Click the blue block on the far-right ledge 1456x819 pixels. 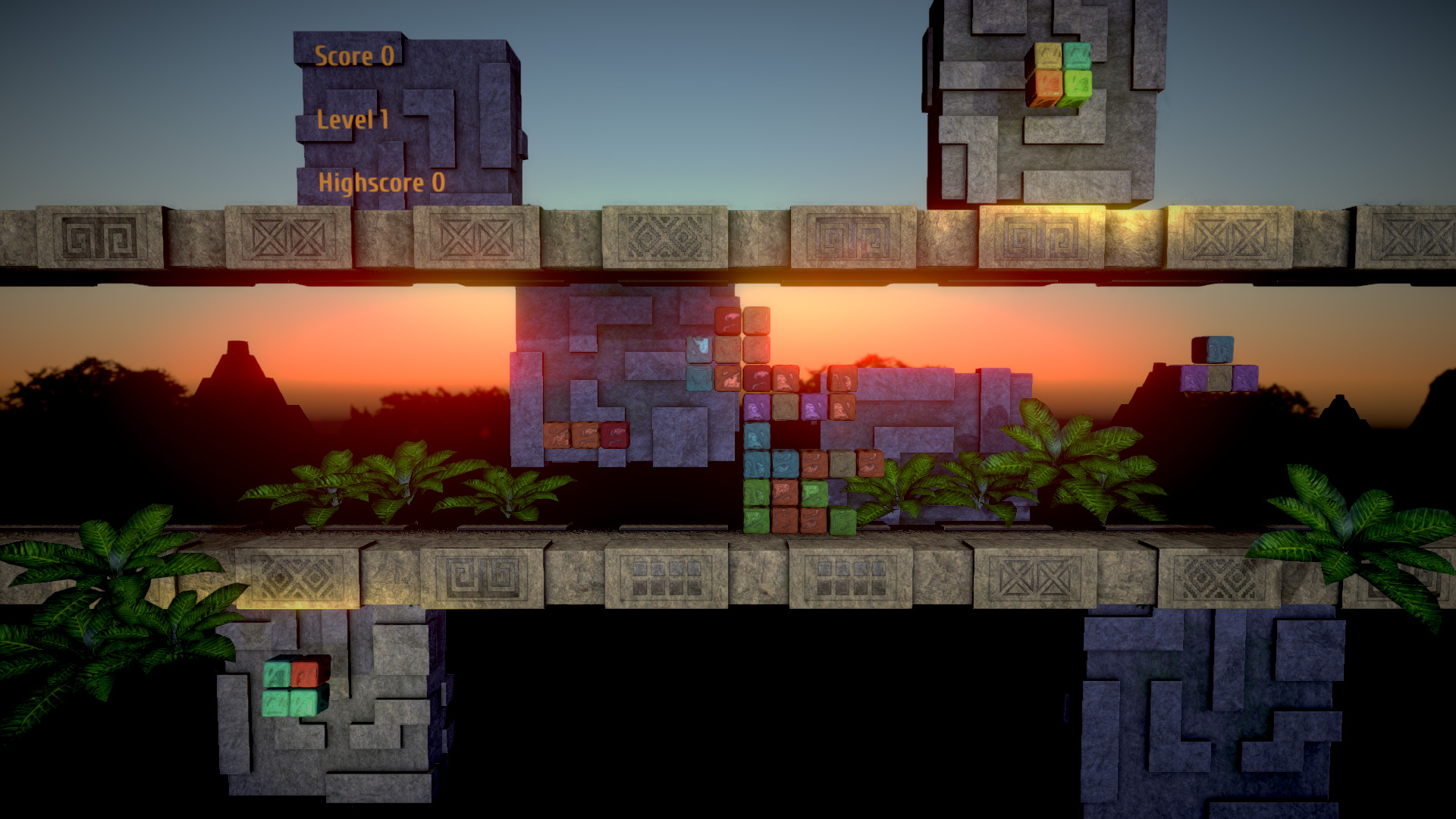1220,349
